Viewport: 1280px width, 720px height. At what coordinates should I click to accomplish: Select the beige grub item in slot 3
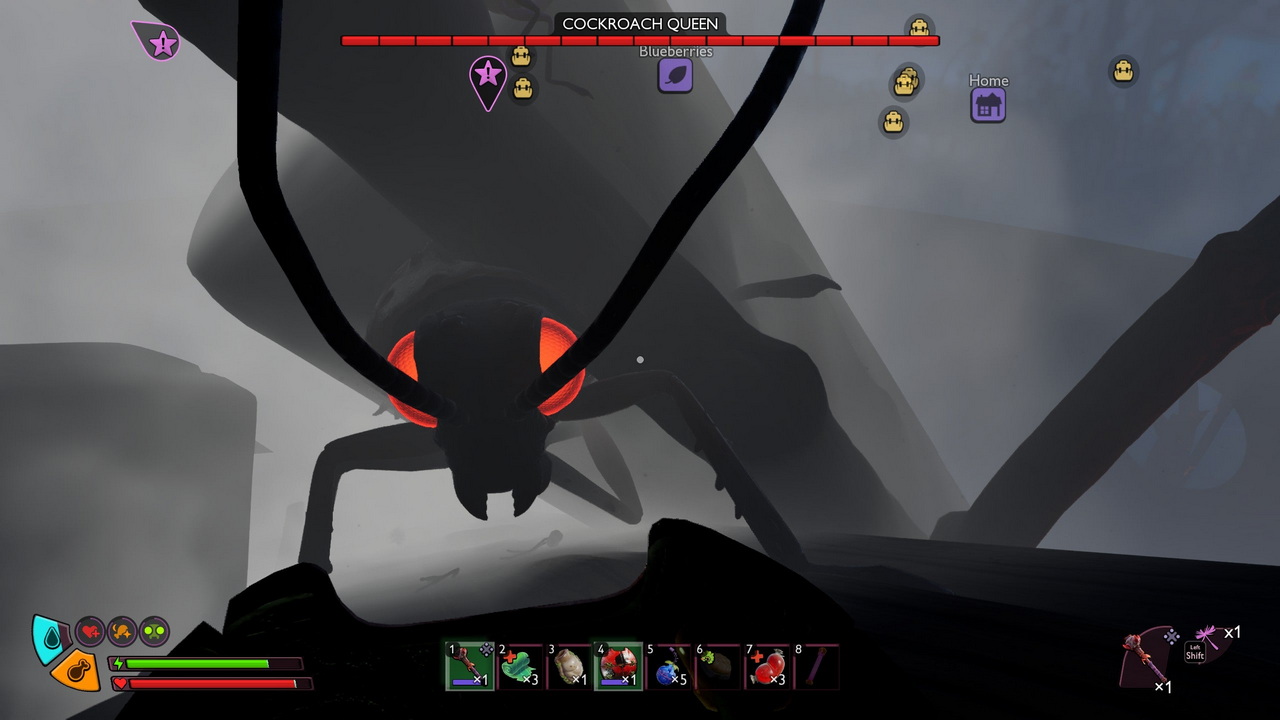click(568, 666)
